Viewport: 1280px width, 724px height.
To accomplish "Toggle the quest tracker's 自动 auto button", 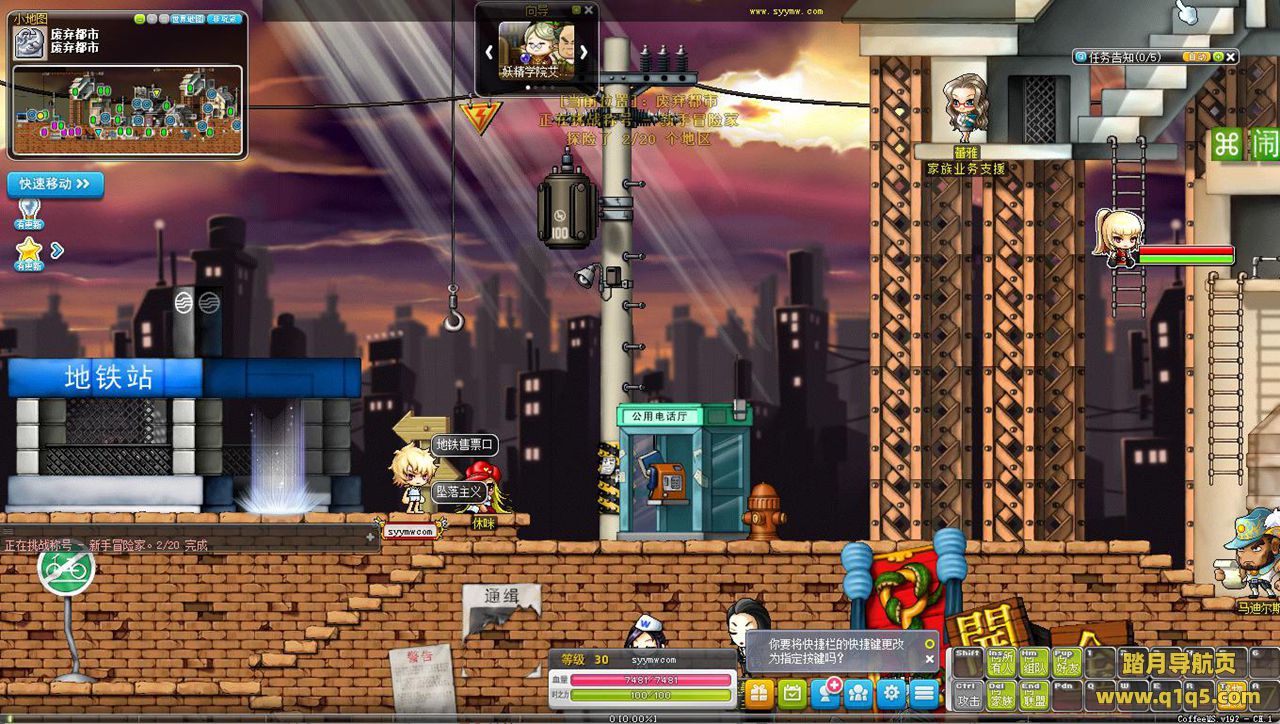I will 1197,57.
